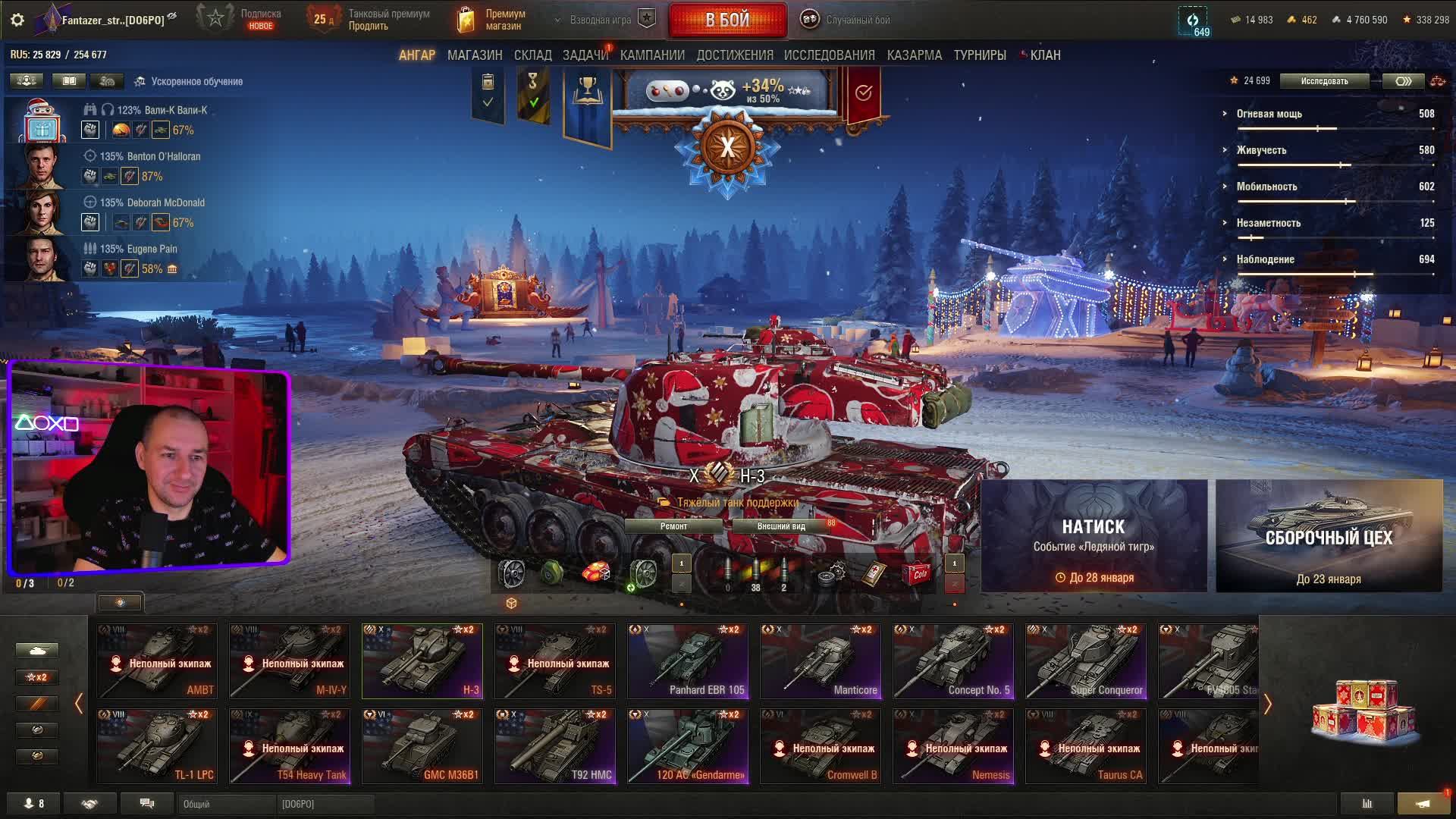1456x819 pixels.
Task: Choose the Manticore tank in carousel
Action: click(x=821, y=661)
